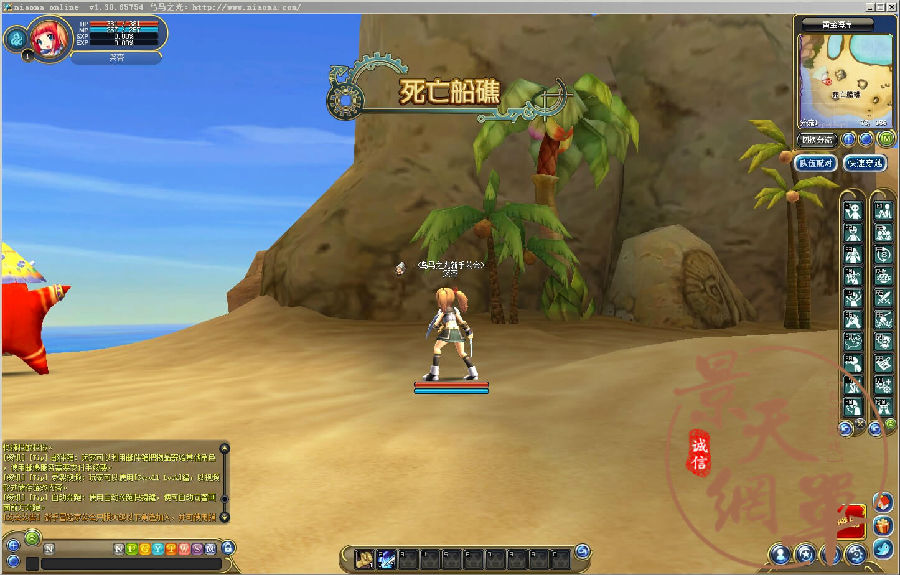Image resolution: width=900 pixels, height=575 pixels.
Task: Activate the blue slash skill in hotbar
Action: click(385, 558)
